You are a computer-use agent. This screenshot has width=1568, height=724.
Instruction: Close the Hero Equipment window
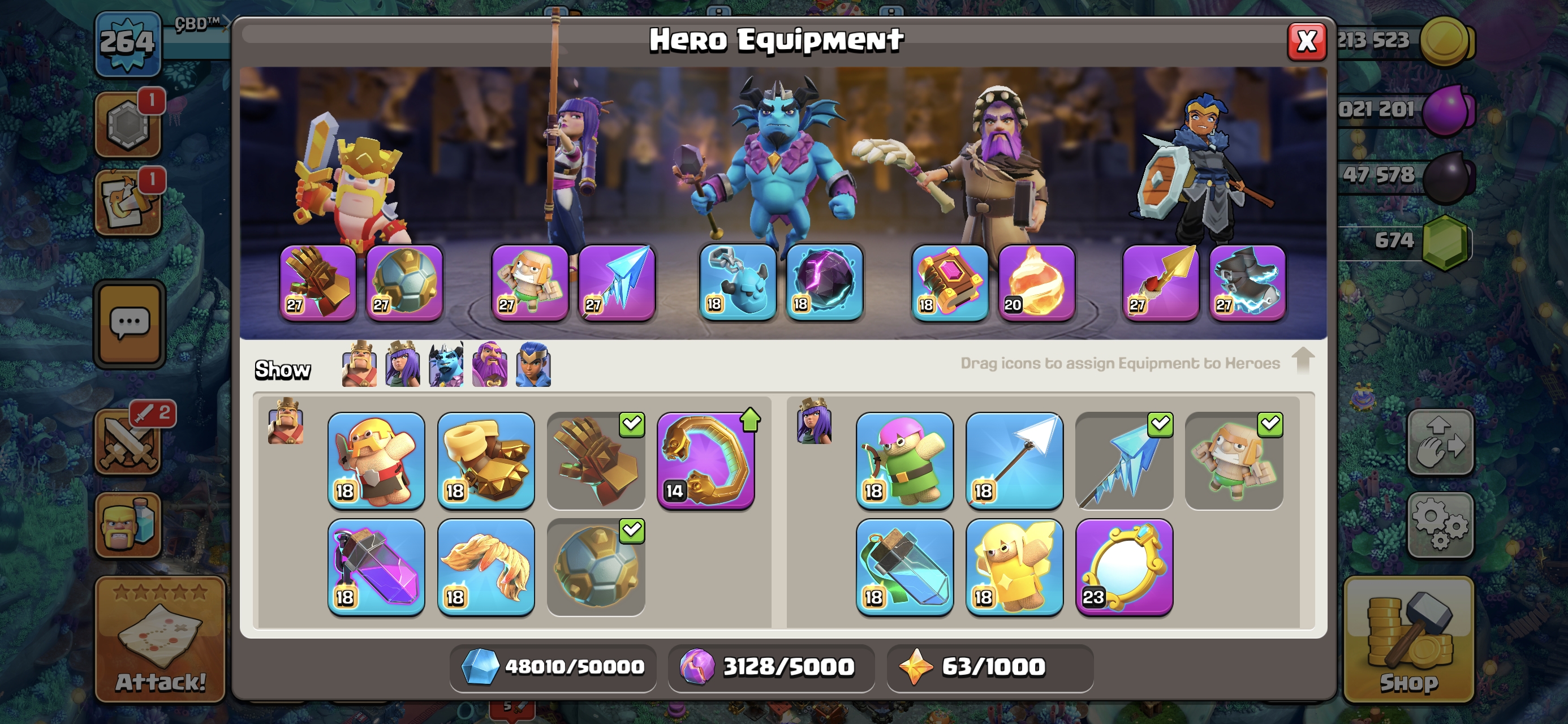[1306, 41]
